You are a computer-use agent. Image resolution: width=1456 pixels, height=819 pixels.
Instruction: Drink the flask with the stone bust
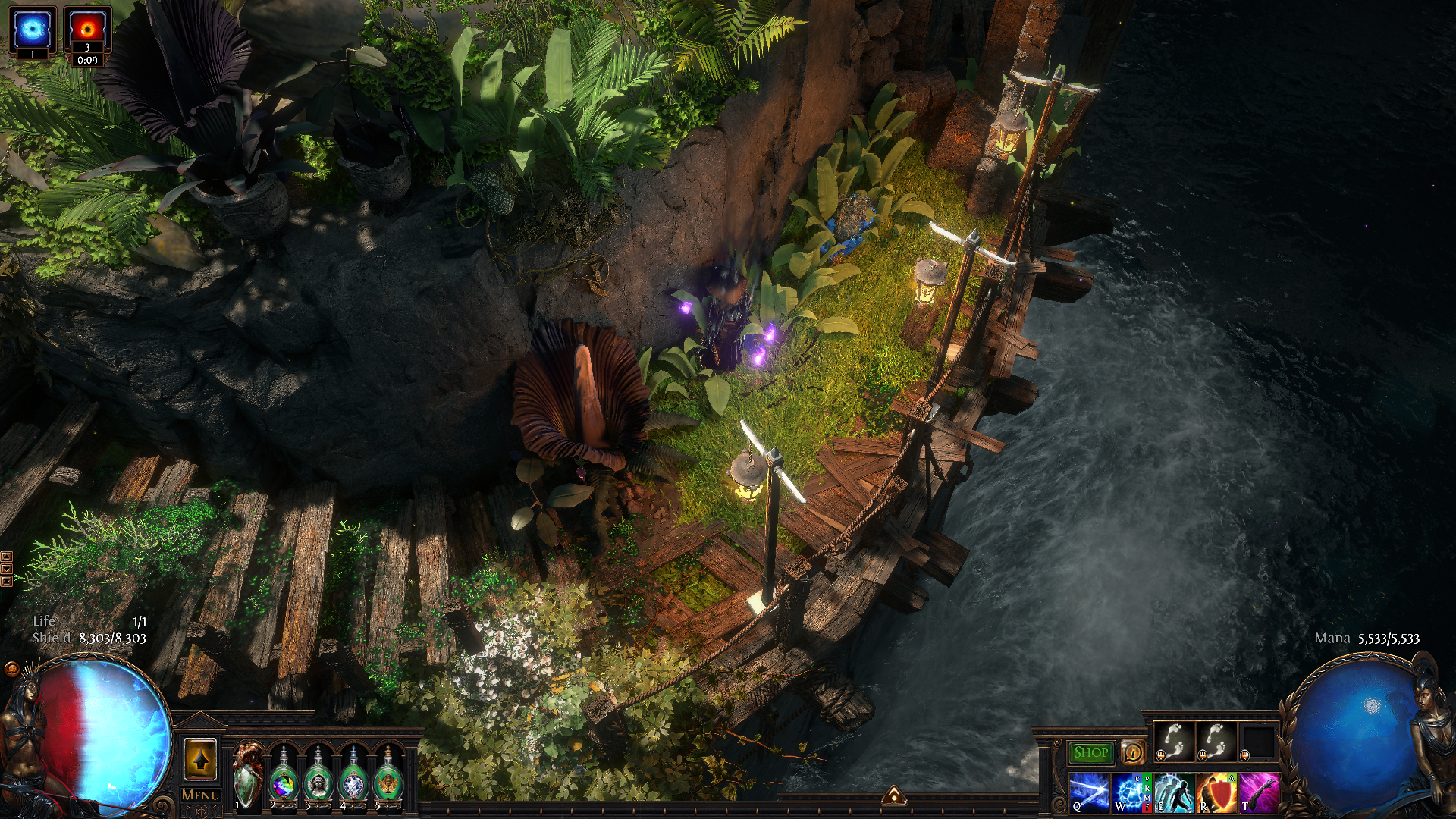318,777
